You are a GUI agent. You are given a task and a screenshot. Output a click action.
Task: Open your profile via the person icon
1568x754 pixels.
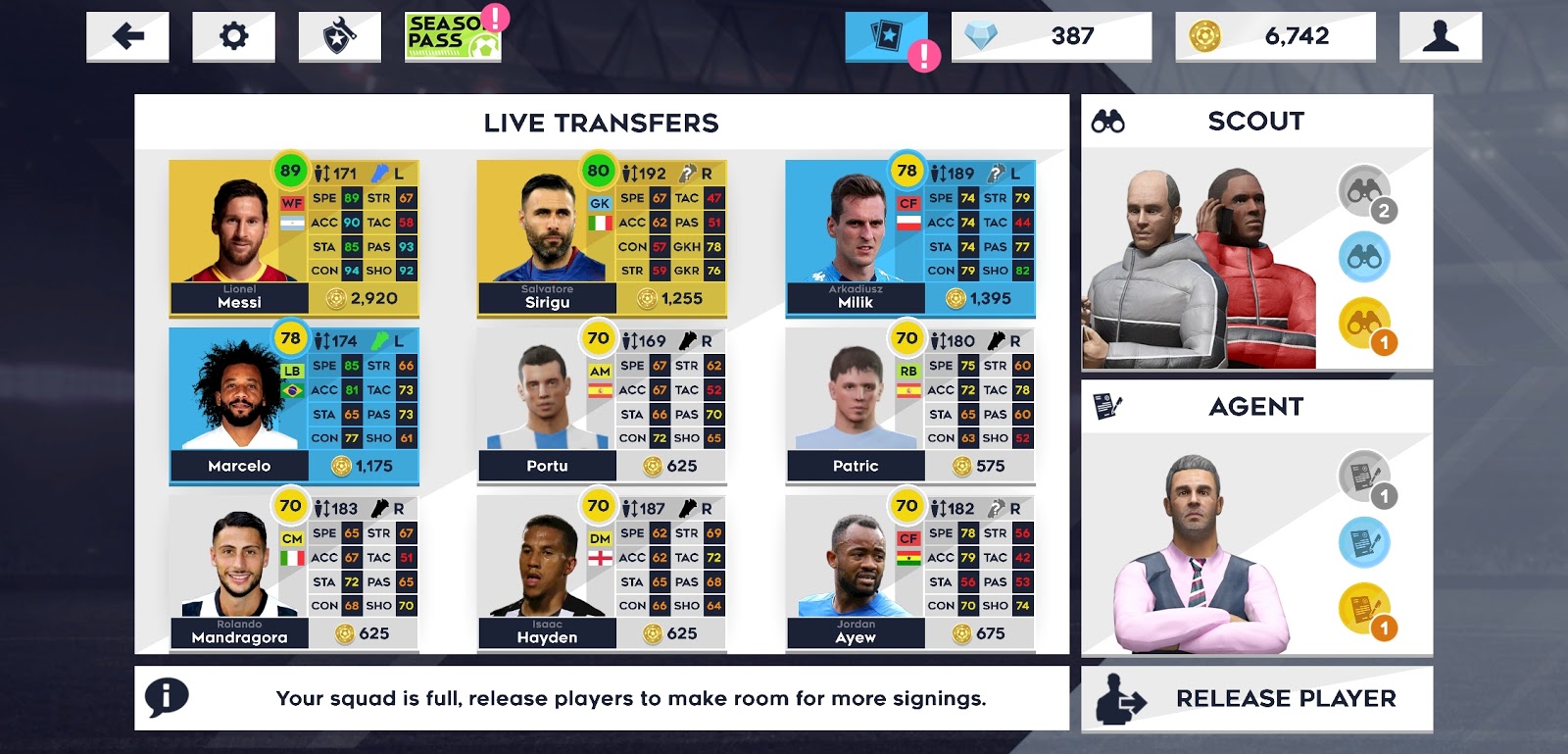tap(1441, 35)
